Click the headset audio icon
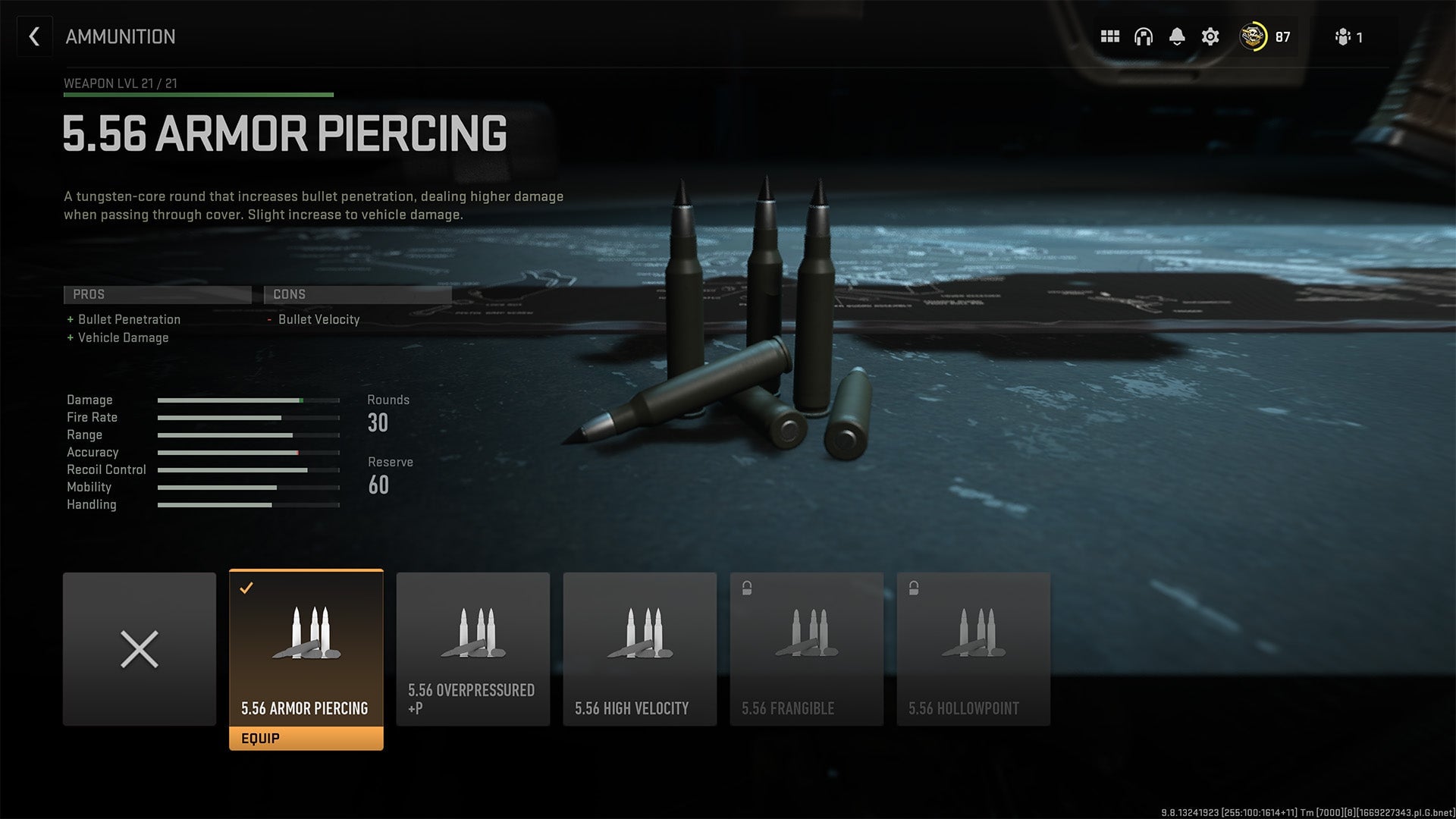The image size is (1456, 819). [x=1143, y=36]
